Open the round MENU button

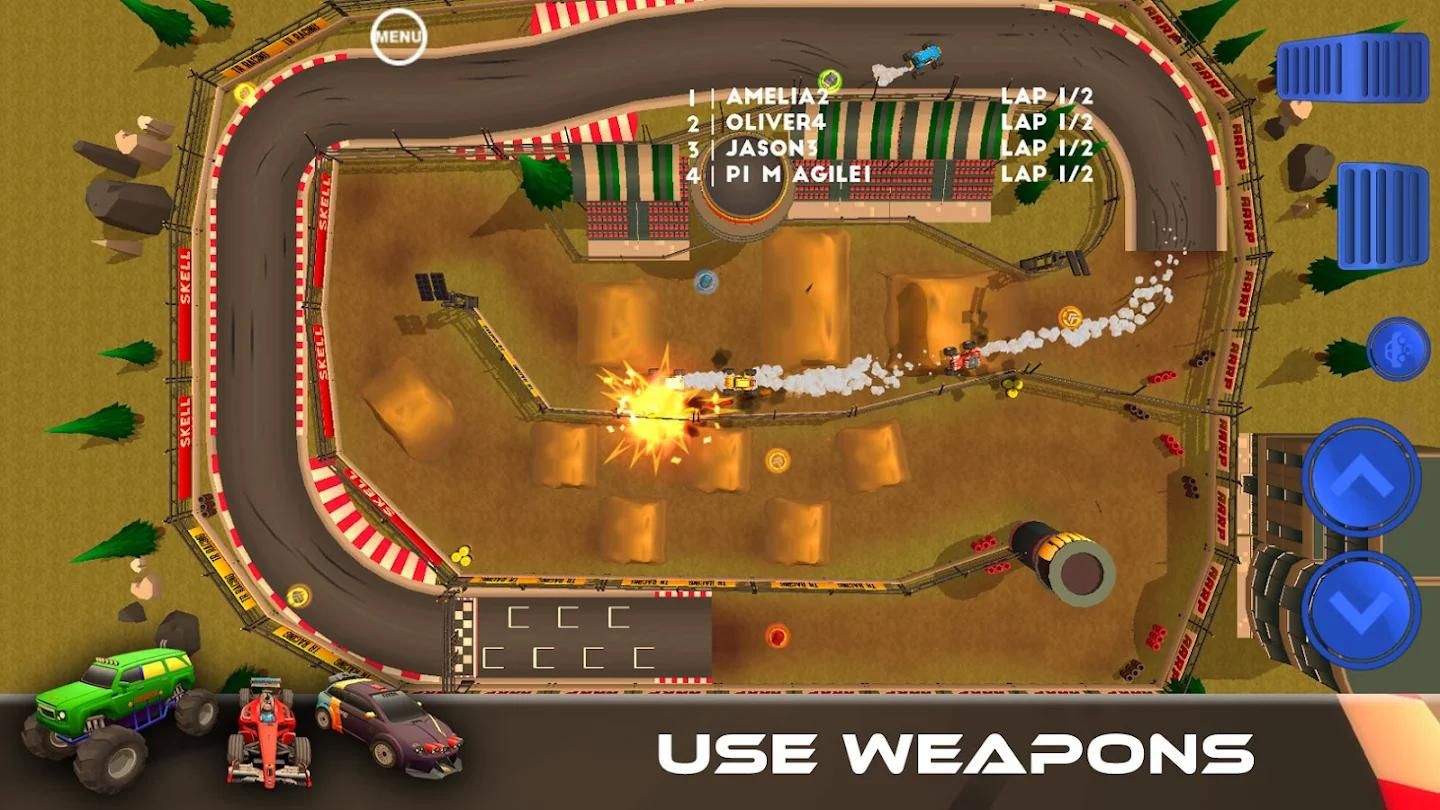point(399,37)
